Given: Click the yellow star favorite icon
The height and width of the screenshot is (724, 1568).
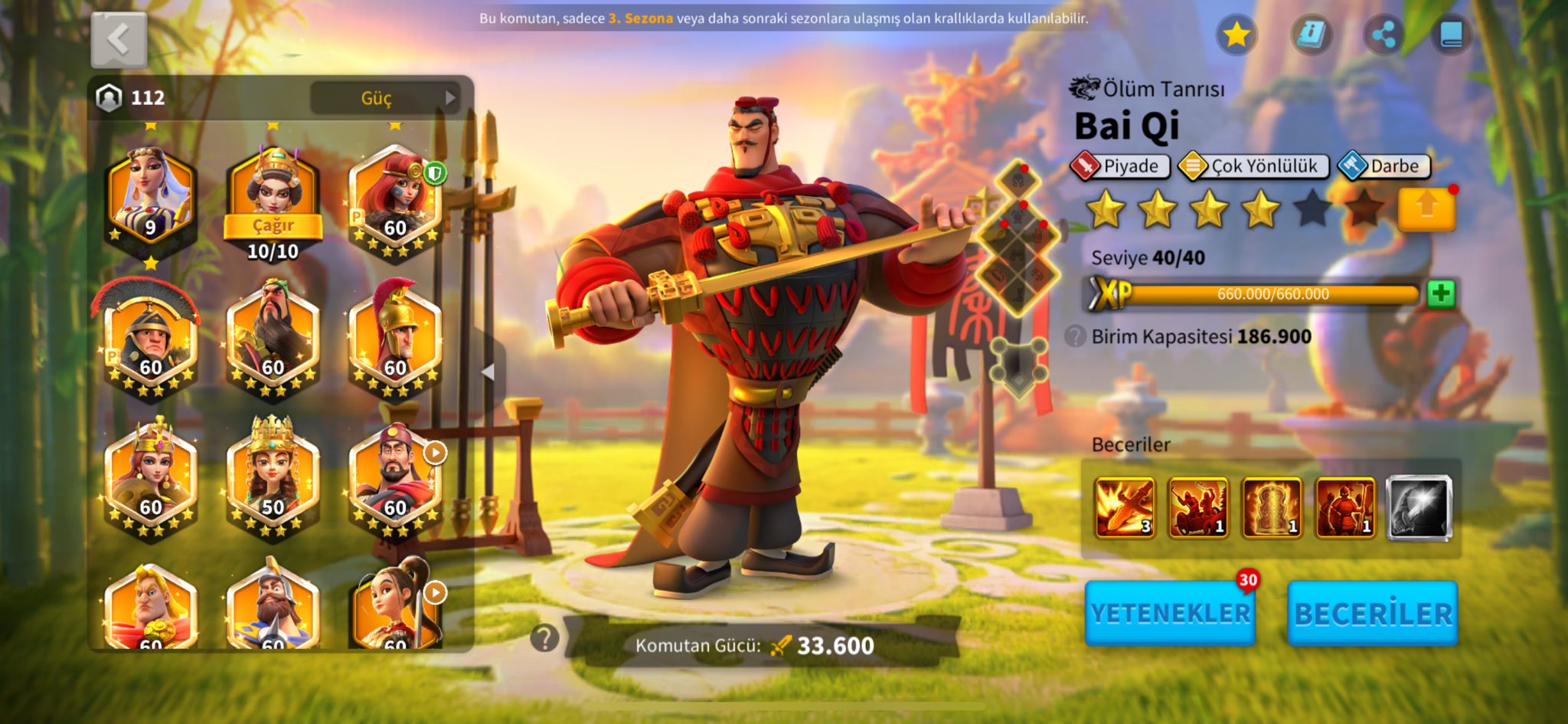Looking at the screenshot, I should click(x=1236, y=34).
